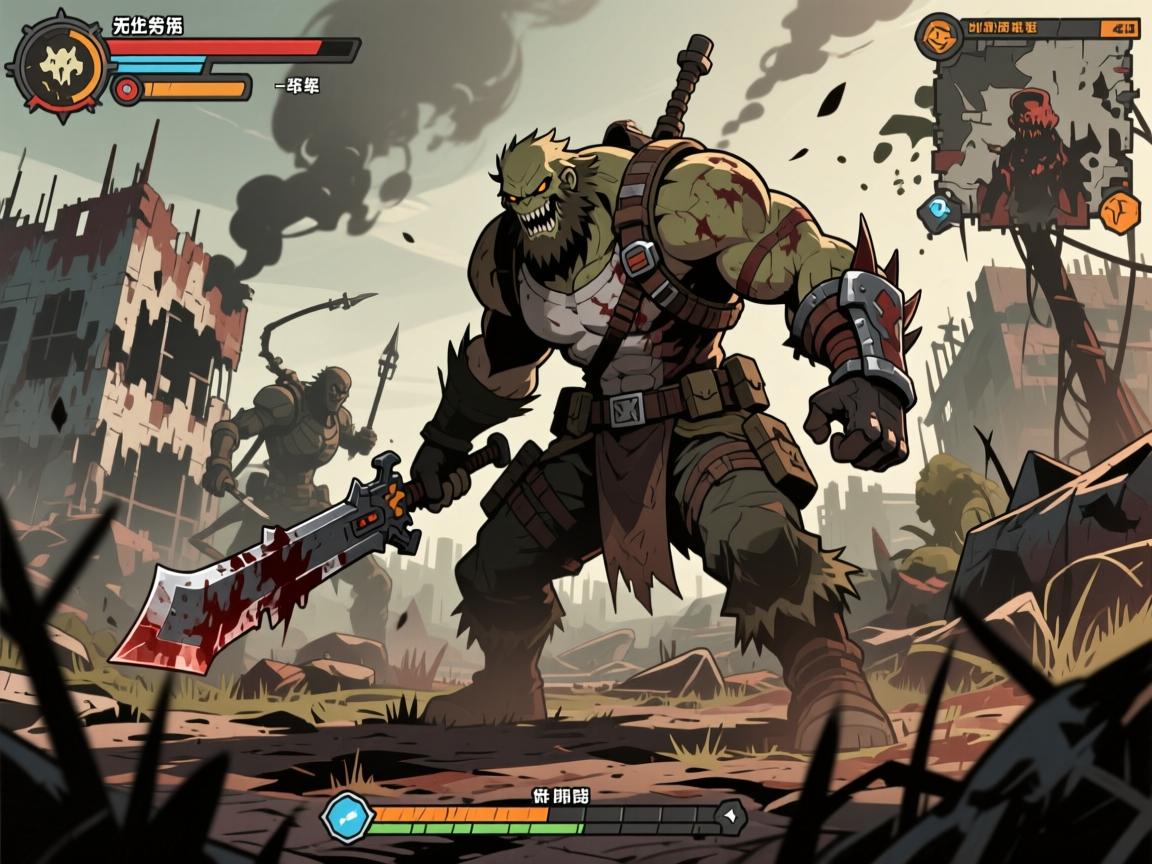Click the orange smiling face icon above minimap
The image size is (1152, 864).
(x=938, y=37)
